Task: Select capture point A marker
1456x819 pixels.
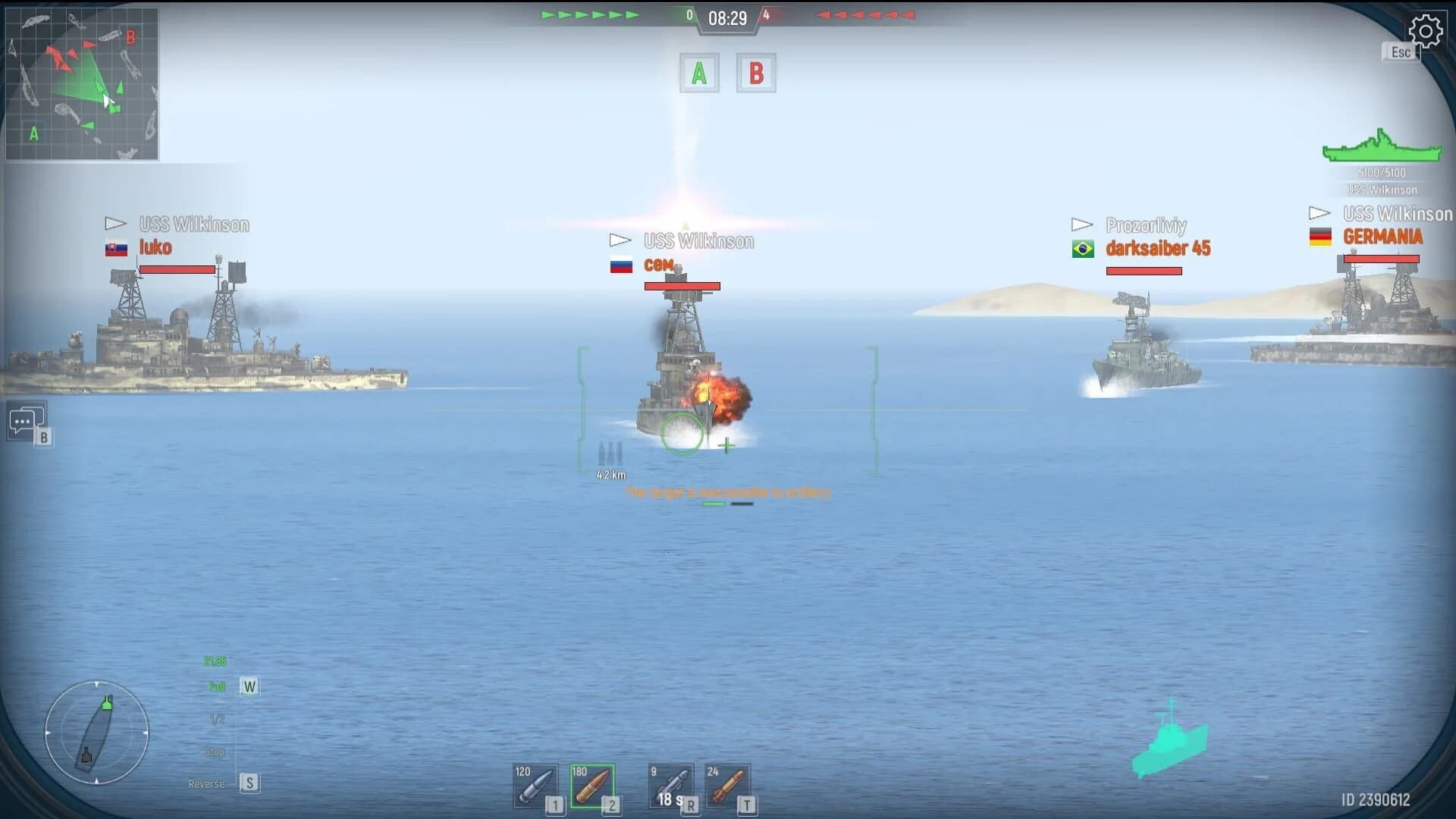Action: click(x=698, y=73)
